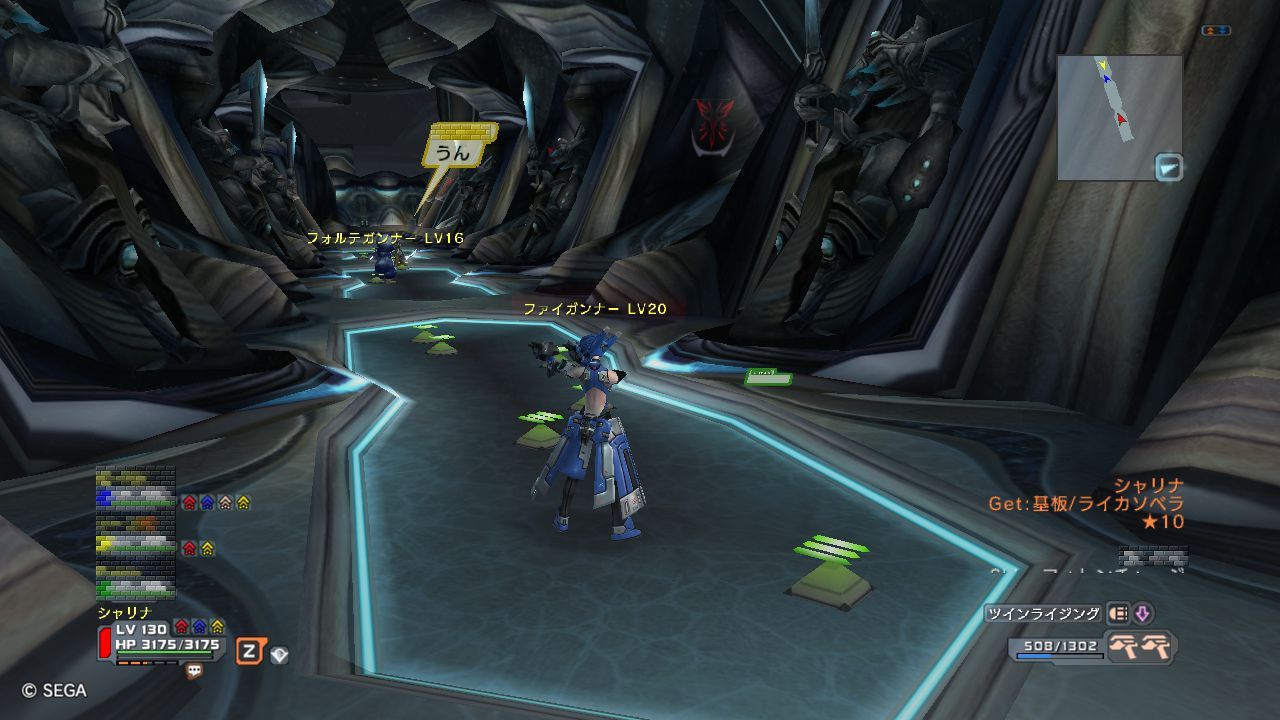The height and width of the screenshot is (720, 1280).
Task: Click the purple down-arrow icon
Action: [1142, 614]
